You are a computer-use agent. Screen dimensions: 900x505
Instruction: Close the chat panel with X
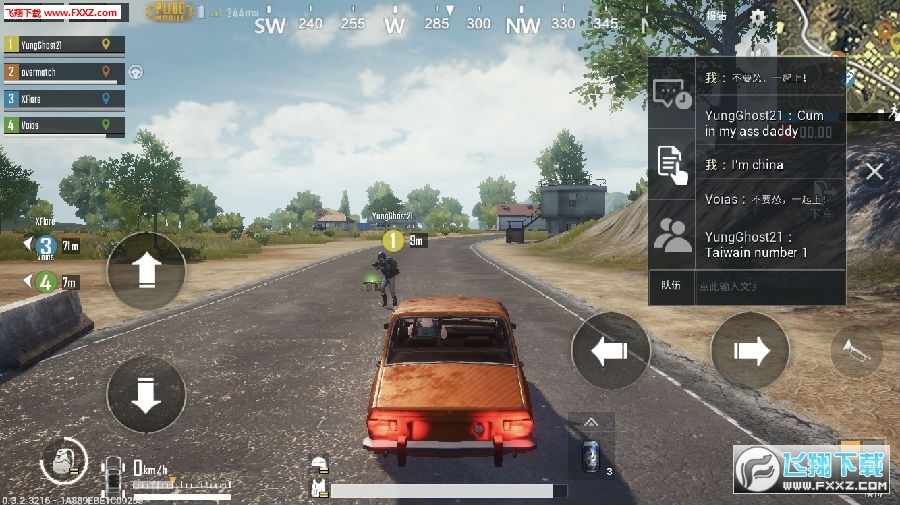874,171
